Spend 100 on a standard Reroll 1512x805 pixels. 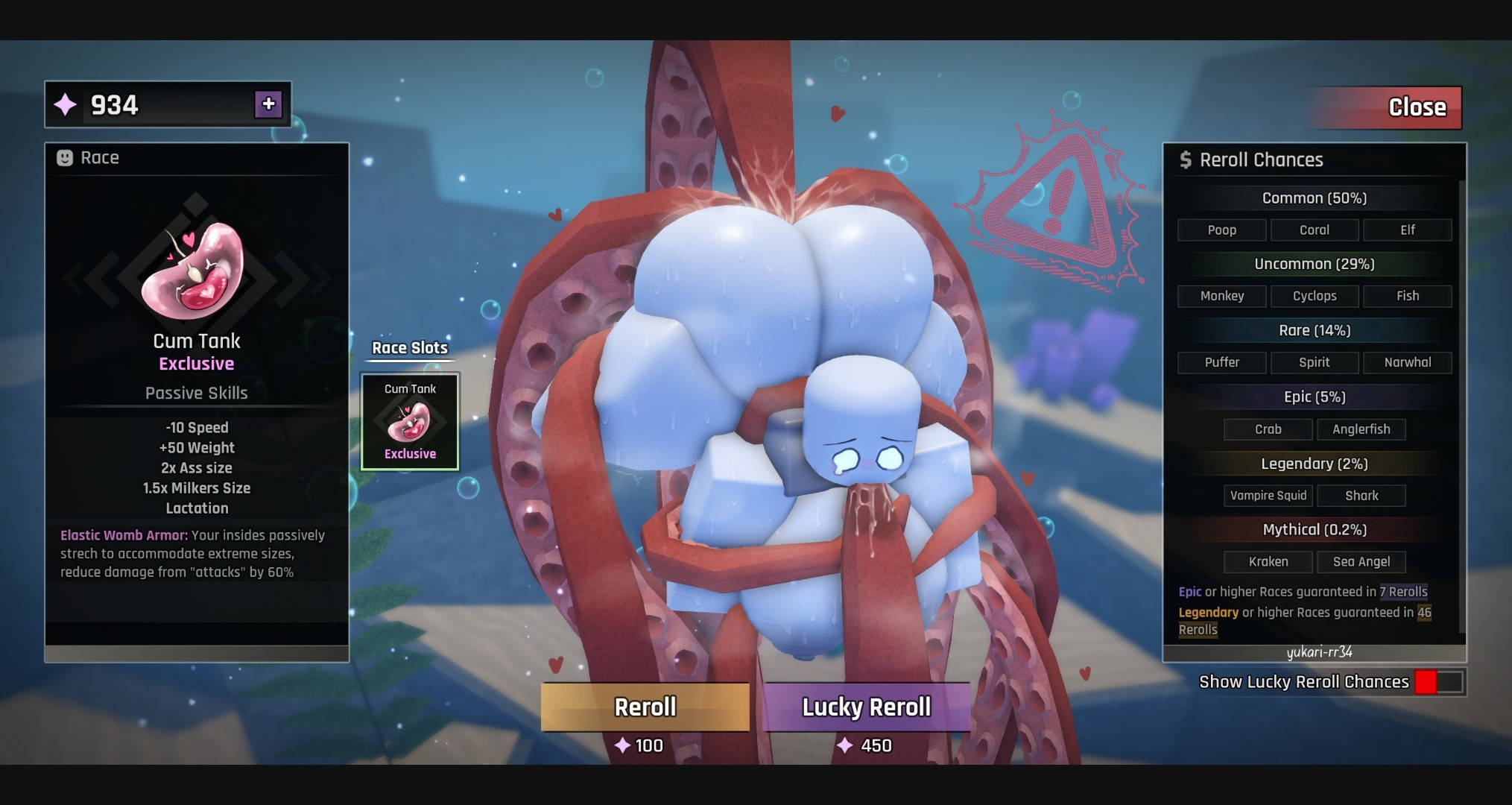[x=645, y=707]
